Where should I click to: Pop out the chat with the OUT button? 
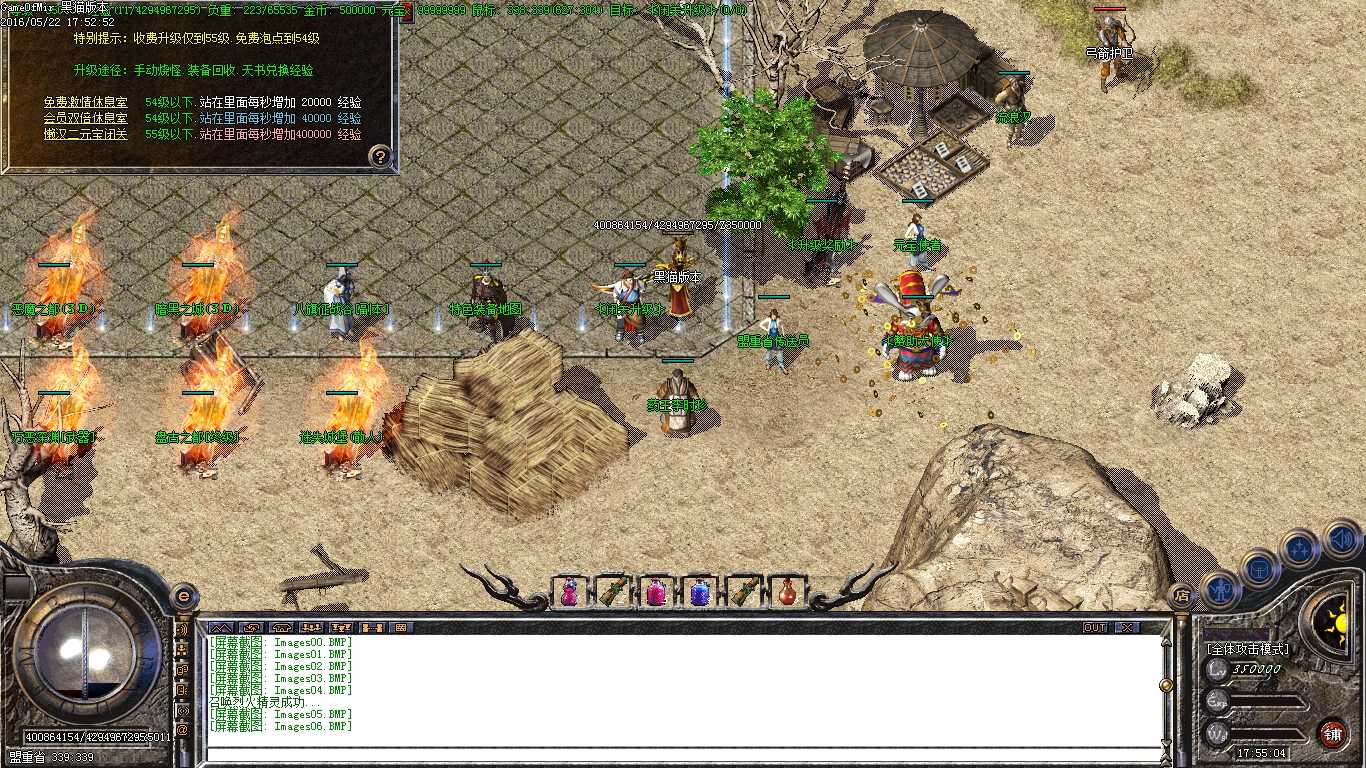[x=1095, y=626]
